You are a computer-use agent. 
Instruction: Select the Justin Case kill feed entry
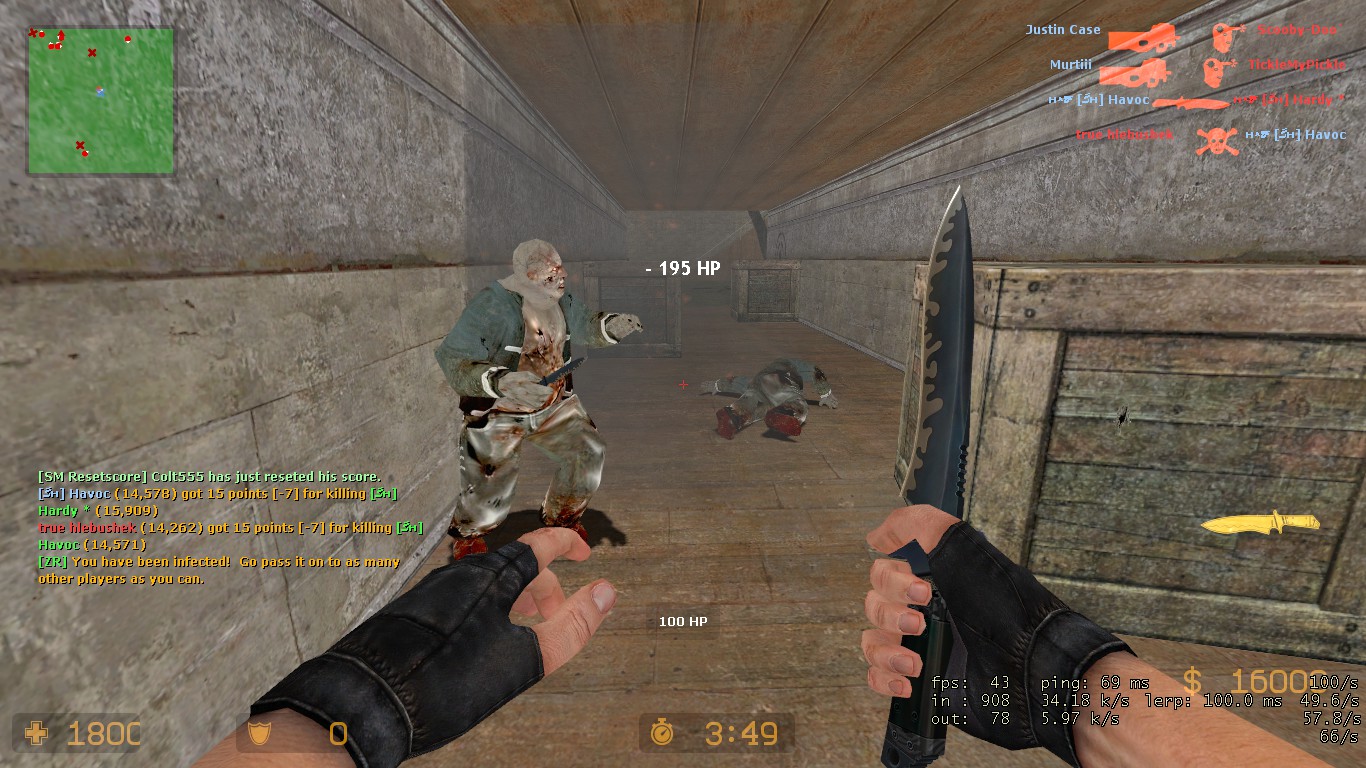1062,30
